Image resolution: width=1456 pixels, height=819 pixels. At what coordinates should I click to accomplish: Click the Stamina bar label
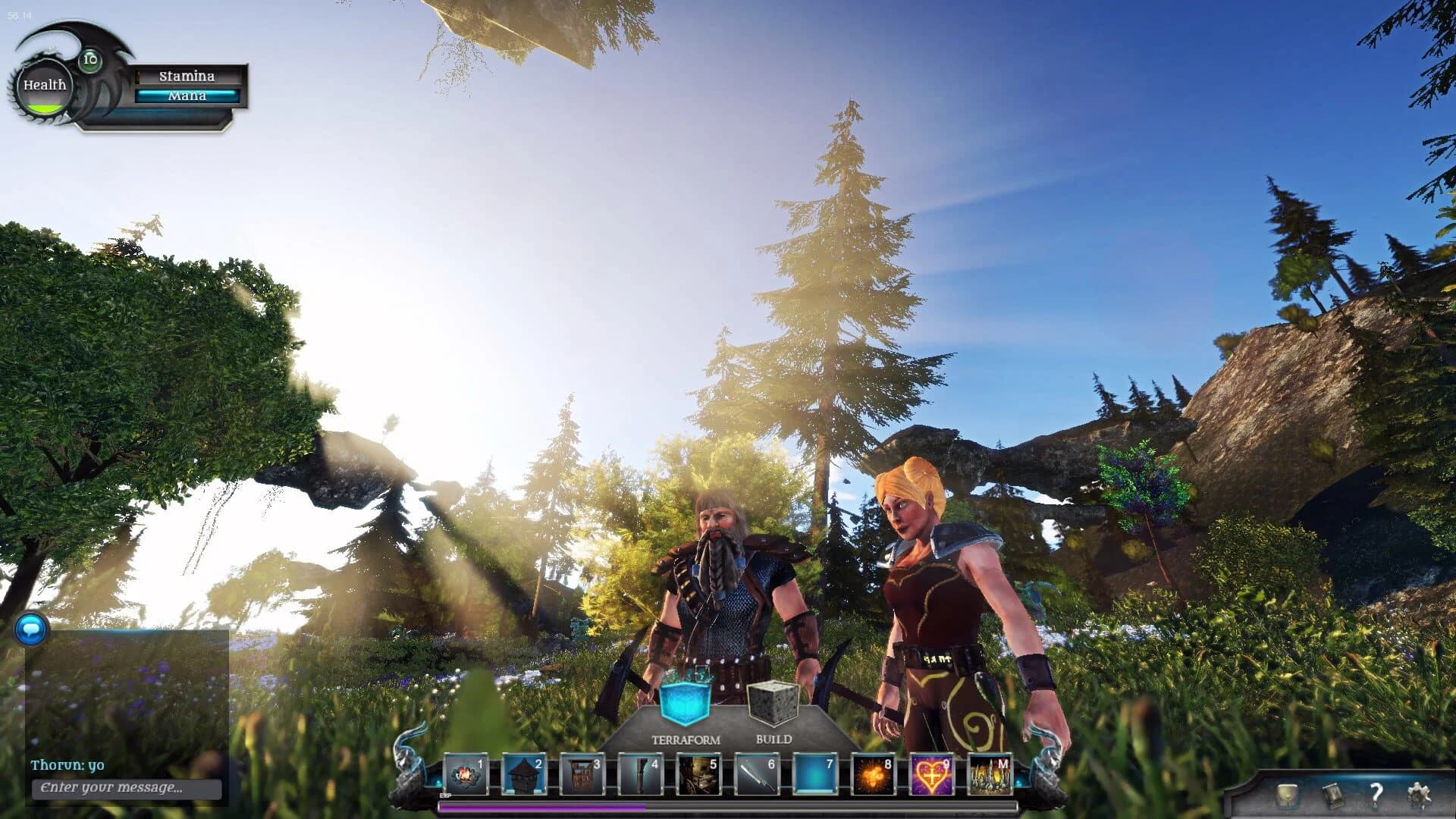[x=187, y=76]
